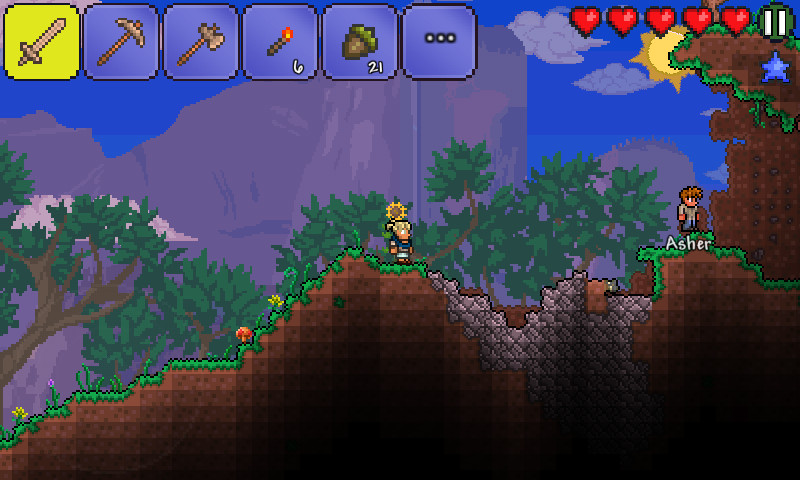
Task: Pause the game with the pause button
Action: click(775, 22)
